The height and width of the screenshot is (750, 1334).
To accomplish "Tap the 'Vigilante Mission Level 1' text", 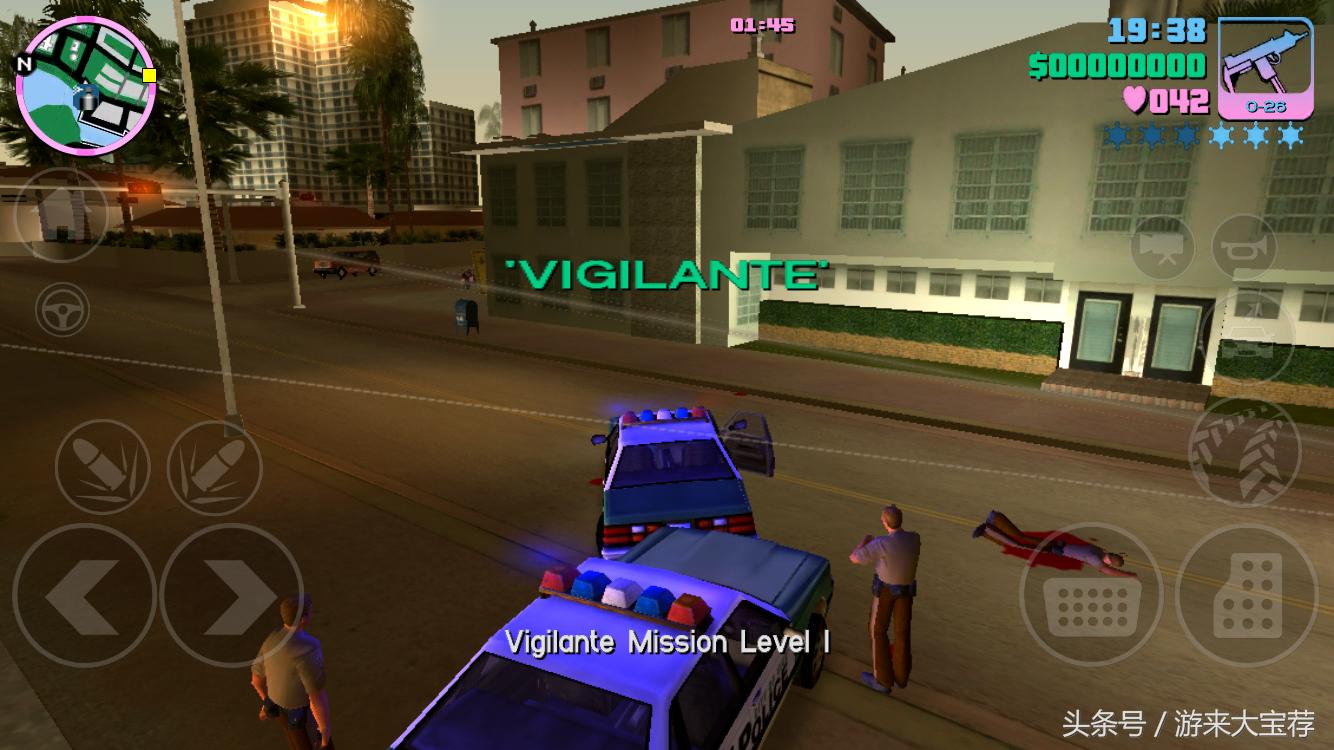I will pyautogui.click(x=667, y=642).
